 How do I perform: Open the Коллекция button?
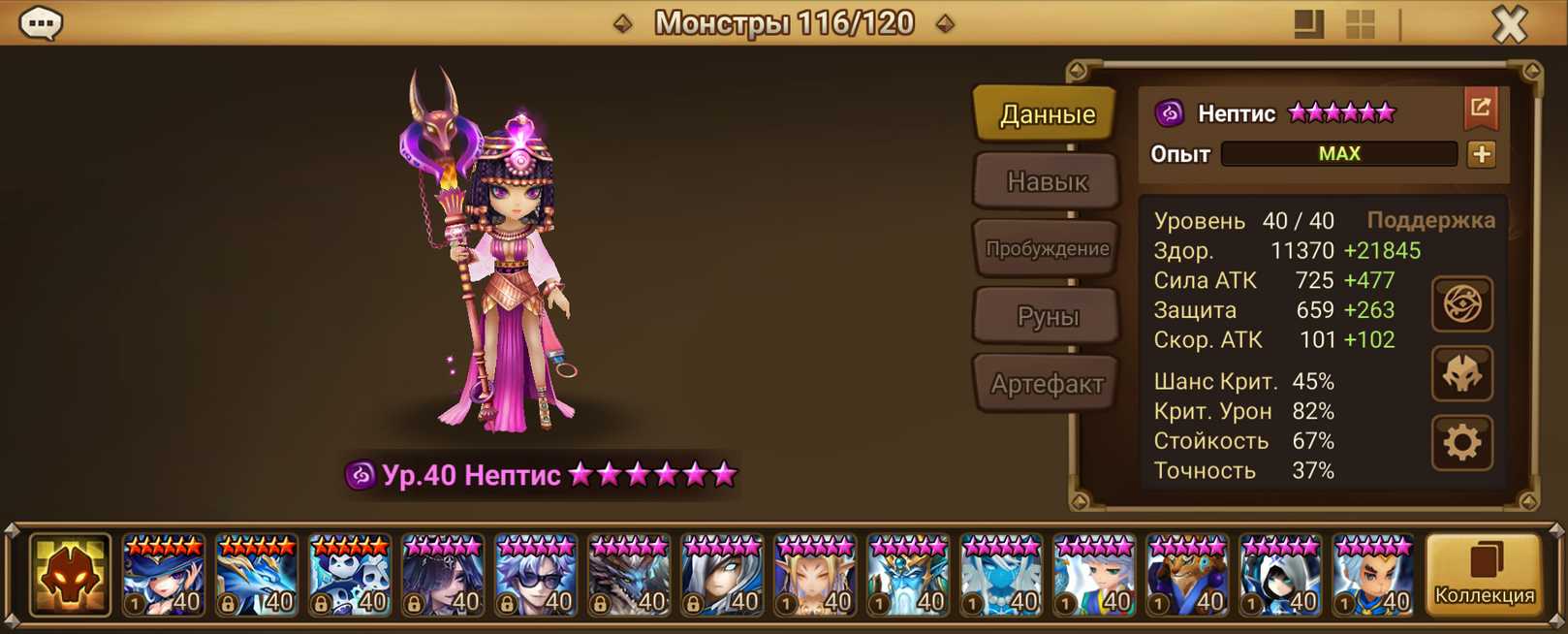point(1484,575)
